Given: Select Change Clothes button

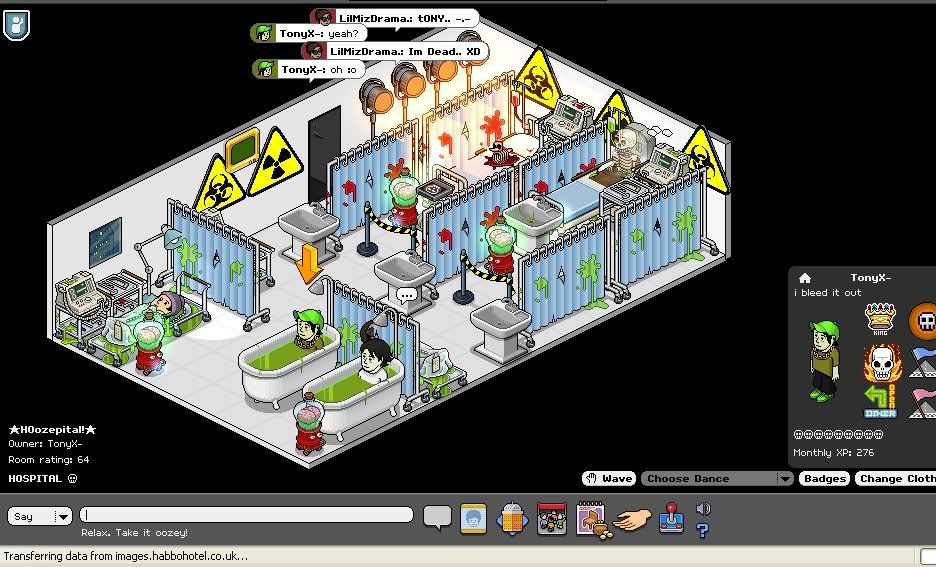Looking at the screenshot, I should (x=896, y=479).
